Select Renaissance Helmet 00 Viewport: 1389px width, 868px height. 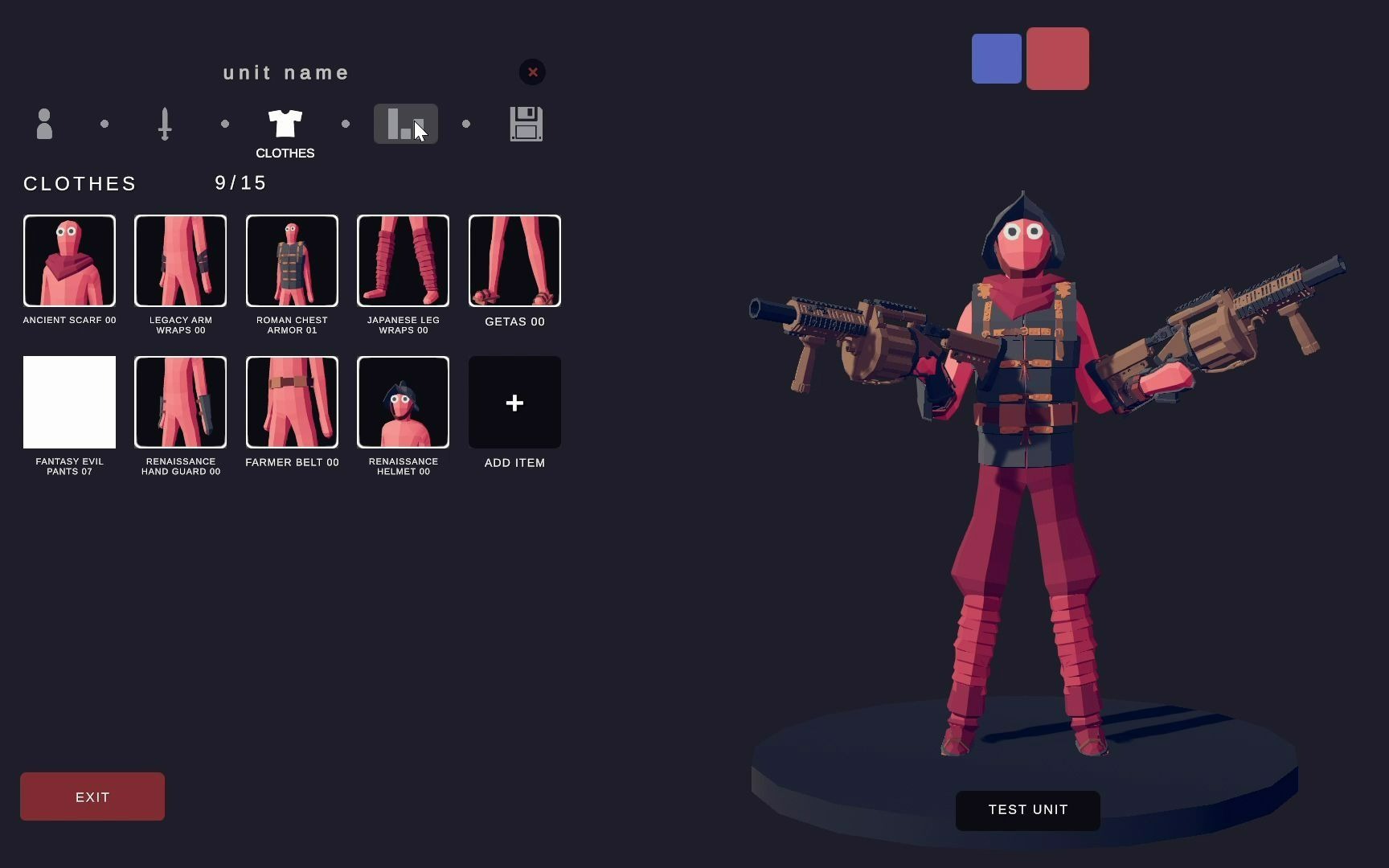[403, 402]
